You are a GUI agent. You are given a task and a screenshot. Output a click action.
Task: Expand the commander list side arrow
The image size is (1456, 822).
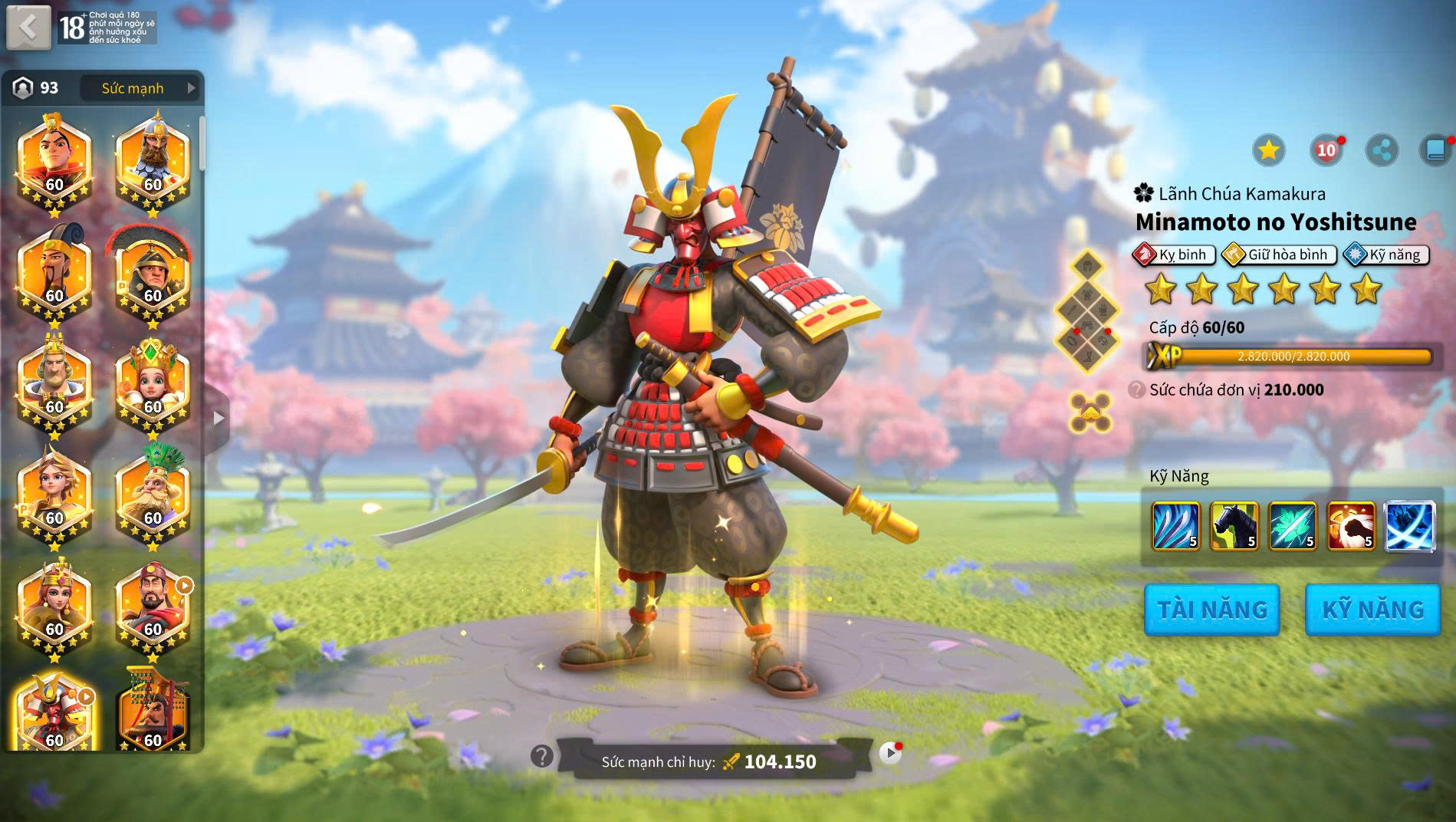(x=218, y=419)
